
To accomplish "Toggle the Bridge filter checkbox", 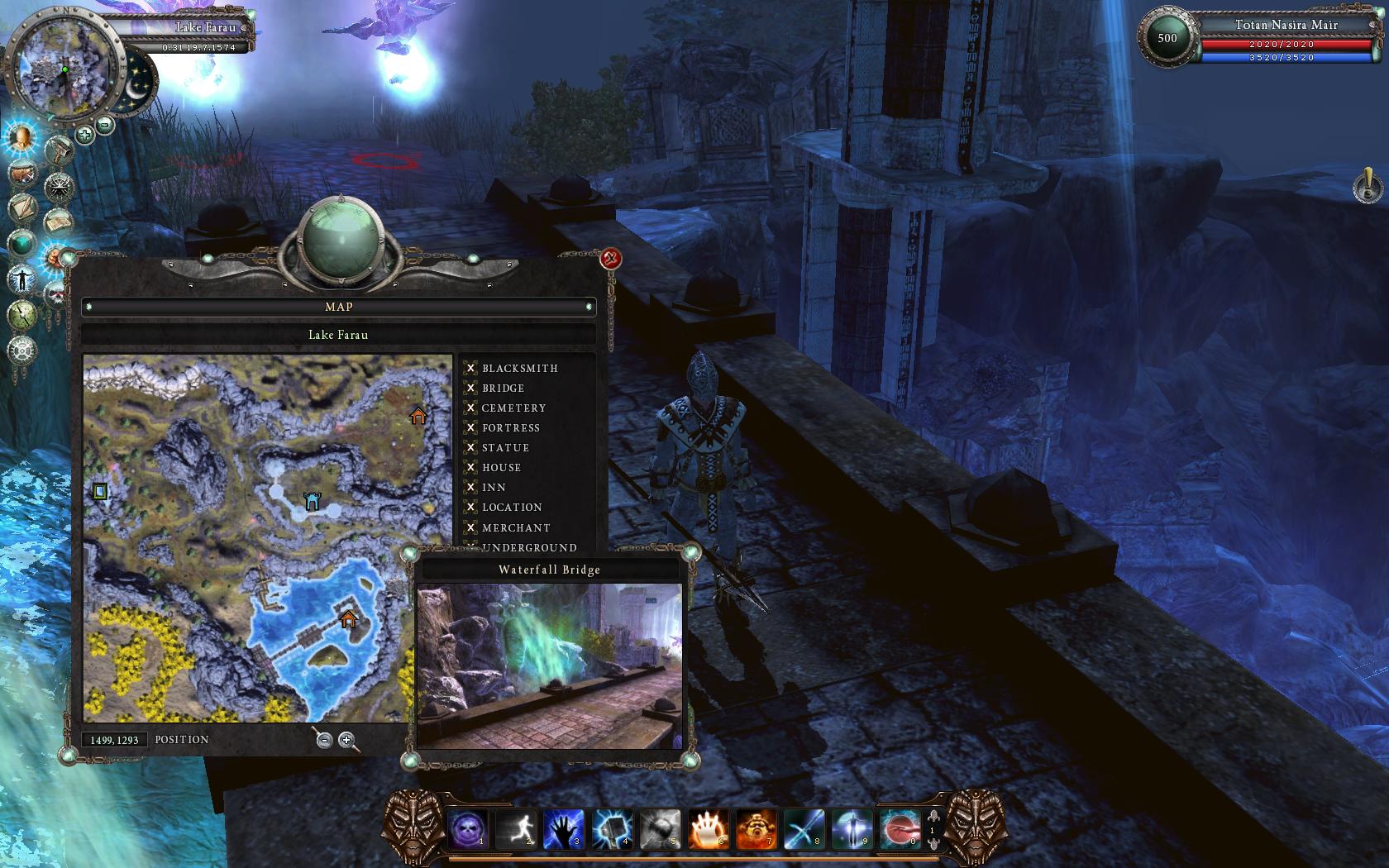I will (x=470, y=388).
